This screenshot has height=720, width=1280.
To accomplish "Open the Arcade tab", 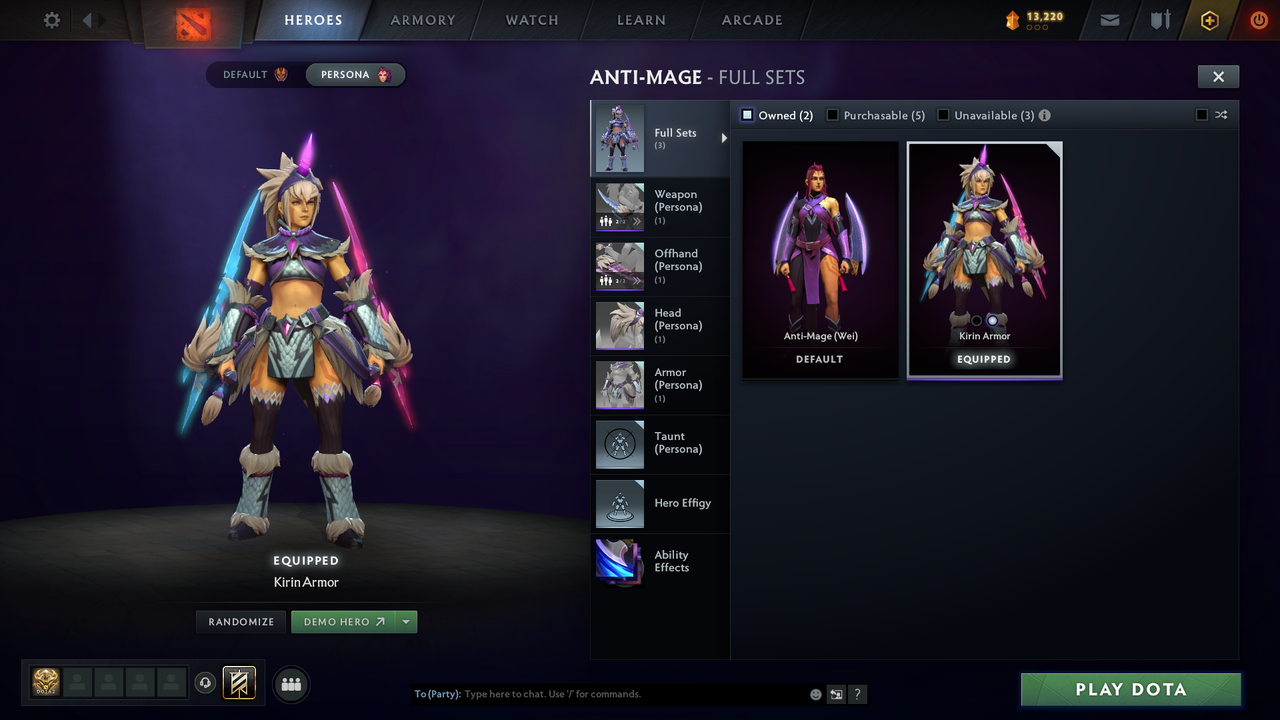I will [x=751, y=20].
